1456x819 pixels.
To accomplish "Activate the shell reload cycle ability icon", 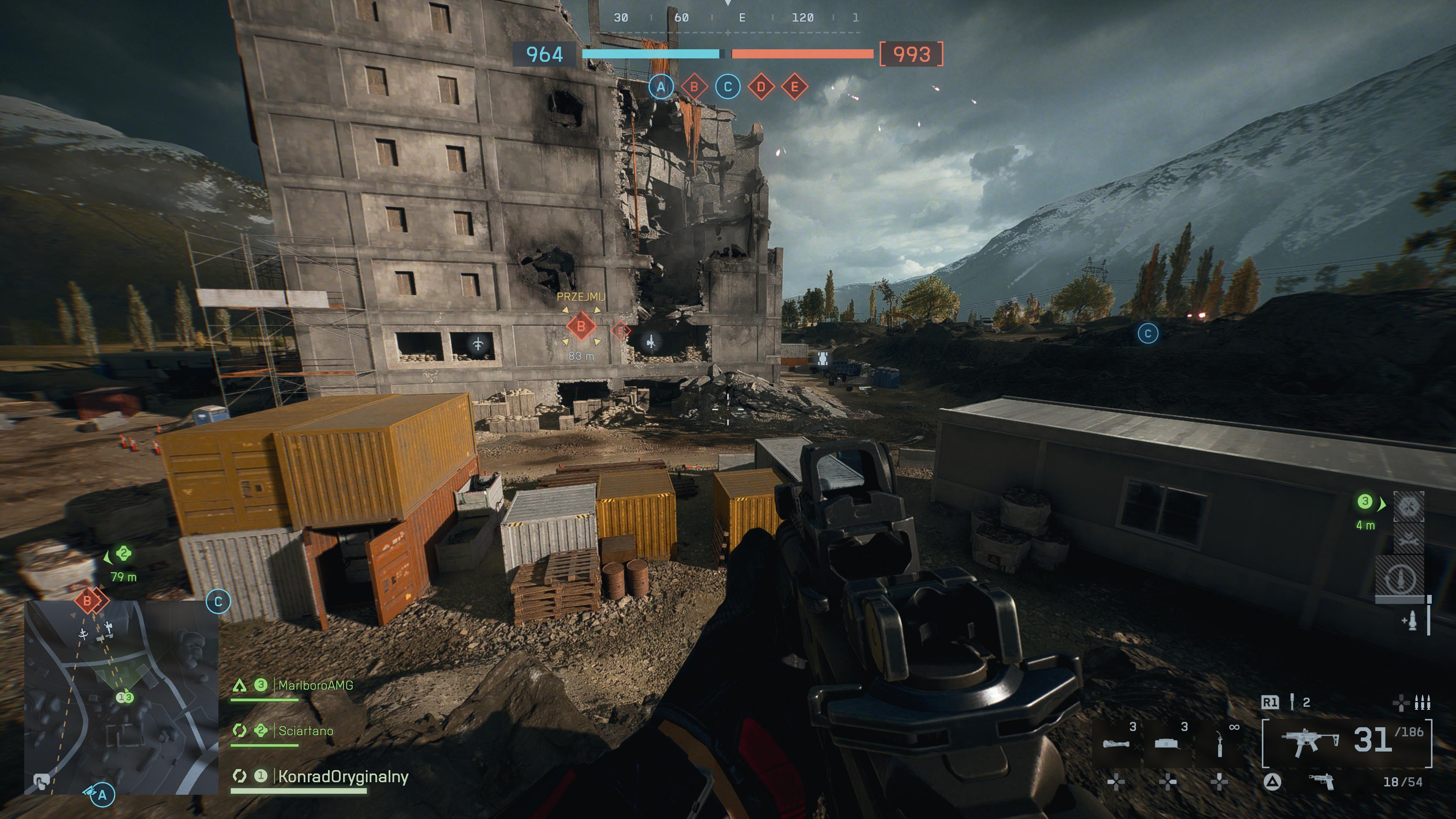I will 1401,577.
